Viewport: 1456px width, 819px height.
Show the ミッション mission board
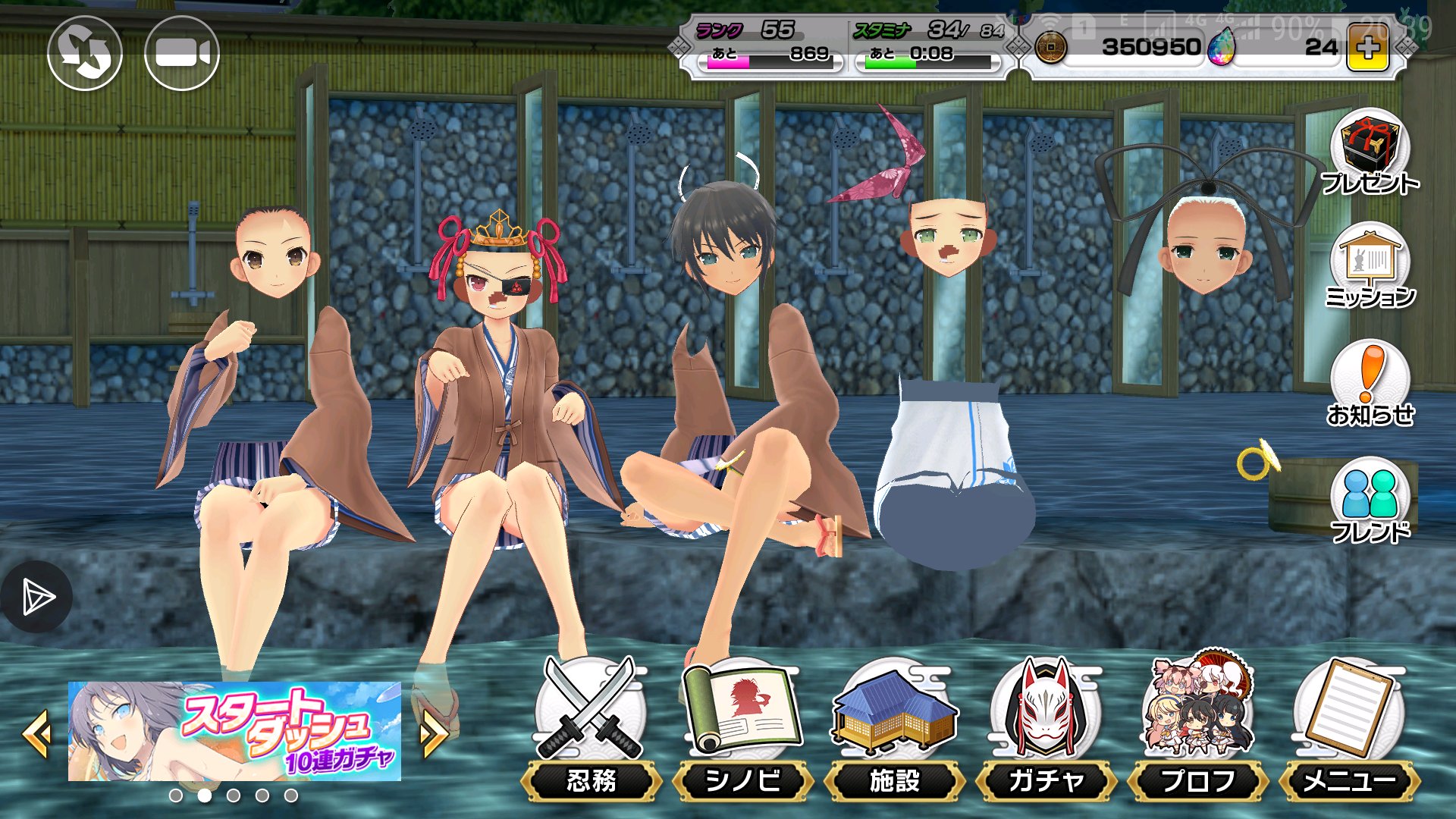coord(1370,266)
